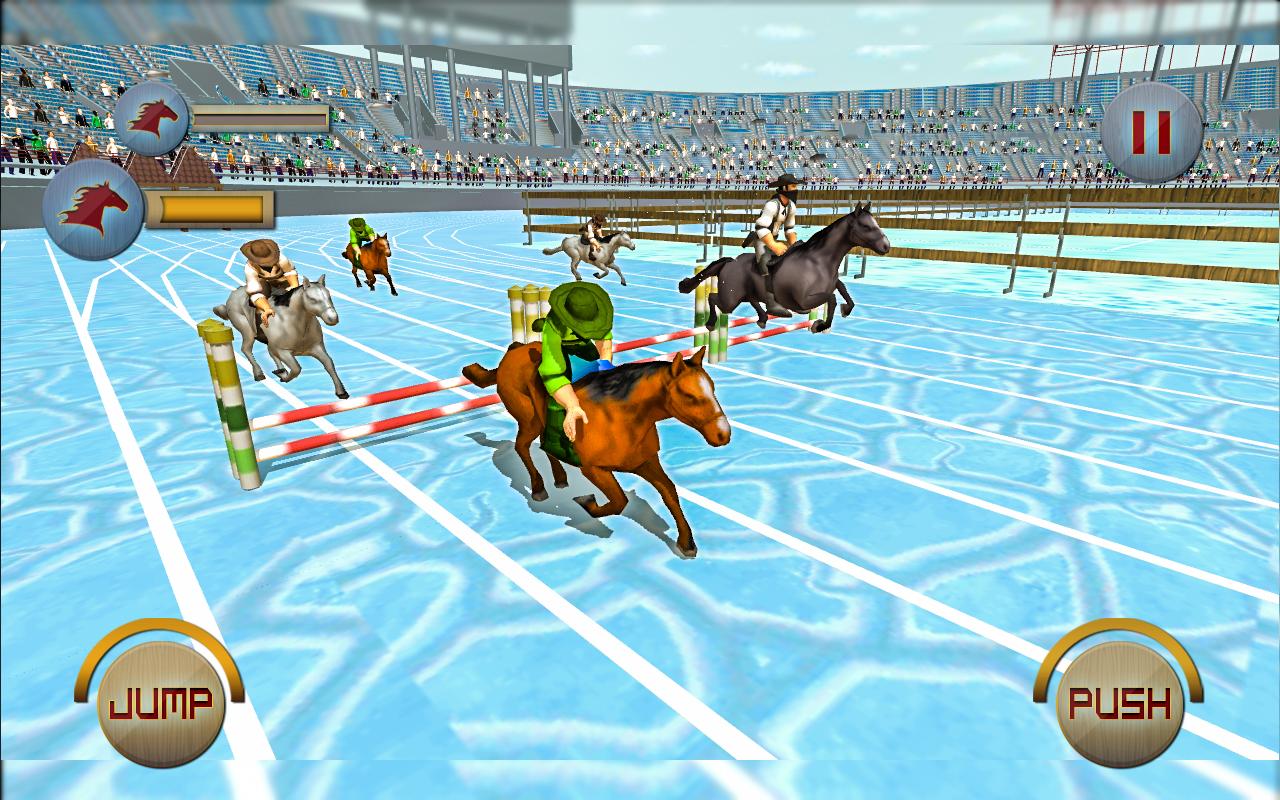Tap the orange energy bar below it
This screenshot has width=1280, height=800.
point(213,207)
